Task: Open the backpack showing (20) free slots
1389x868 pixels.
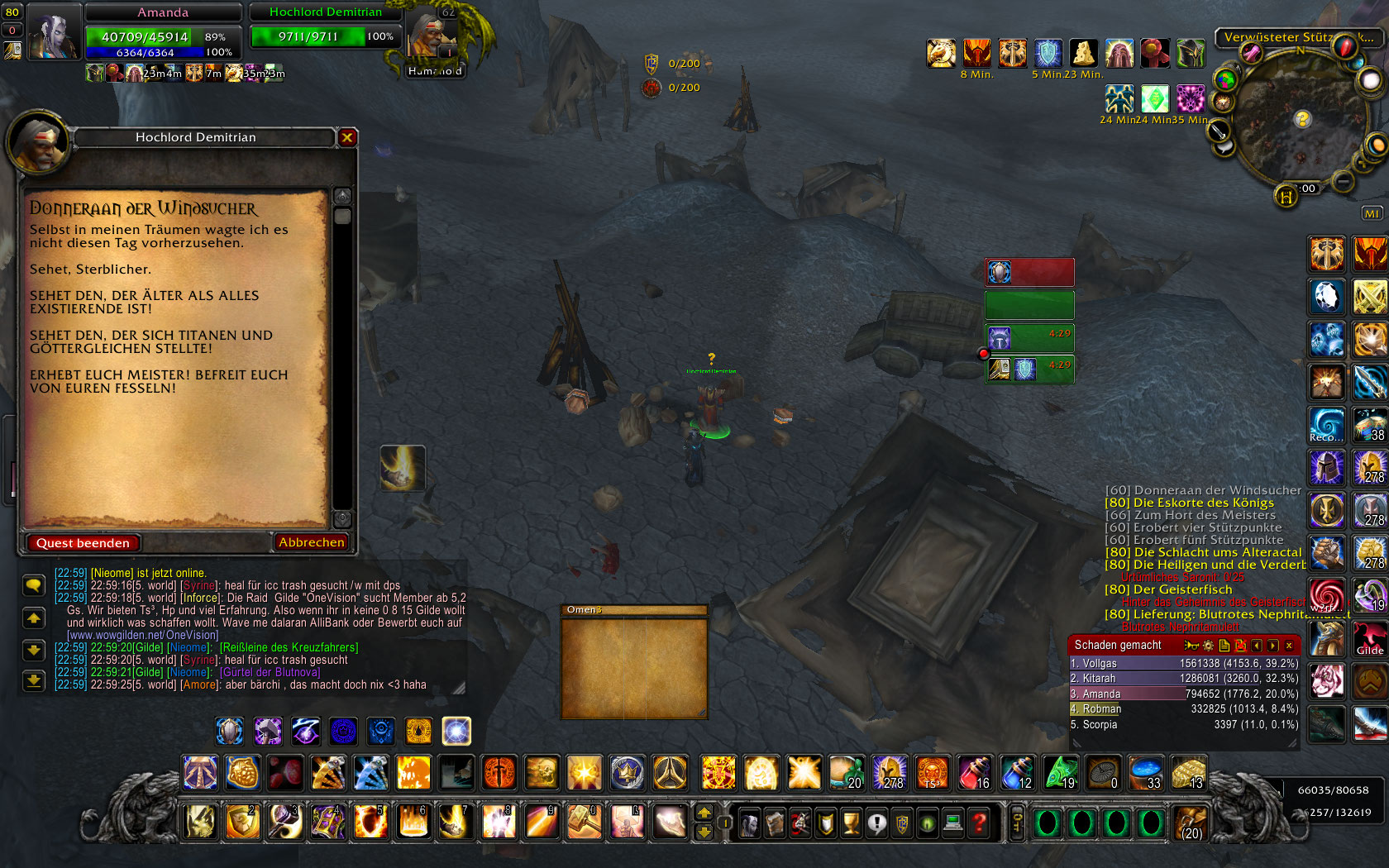Action: [x=1191, y=823]
